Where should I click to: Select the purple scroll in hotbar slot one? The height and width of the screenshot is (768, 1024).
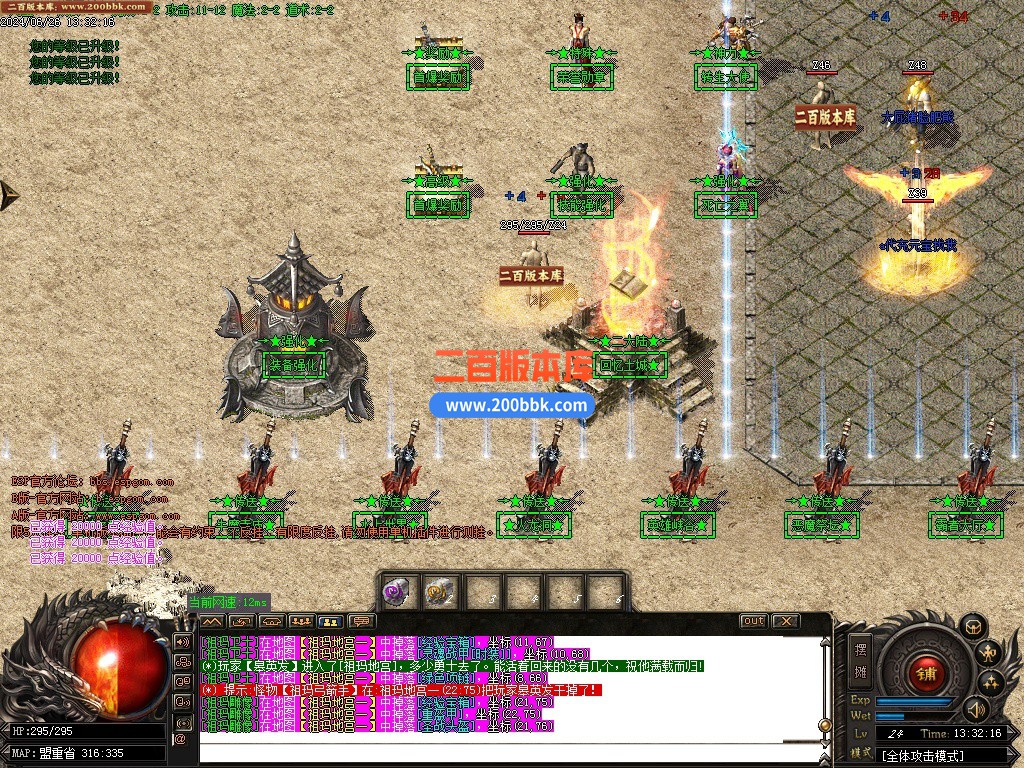coord(398,591)
